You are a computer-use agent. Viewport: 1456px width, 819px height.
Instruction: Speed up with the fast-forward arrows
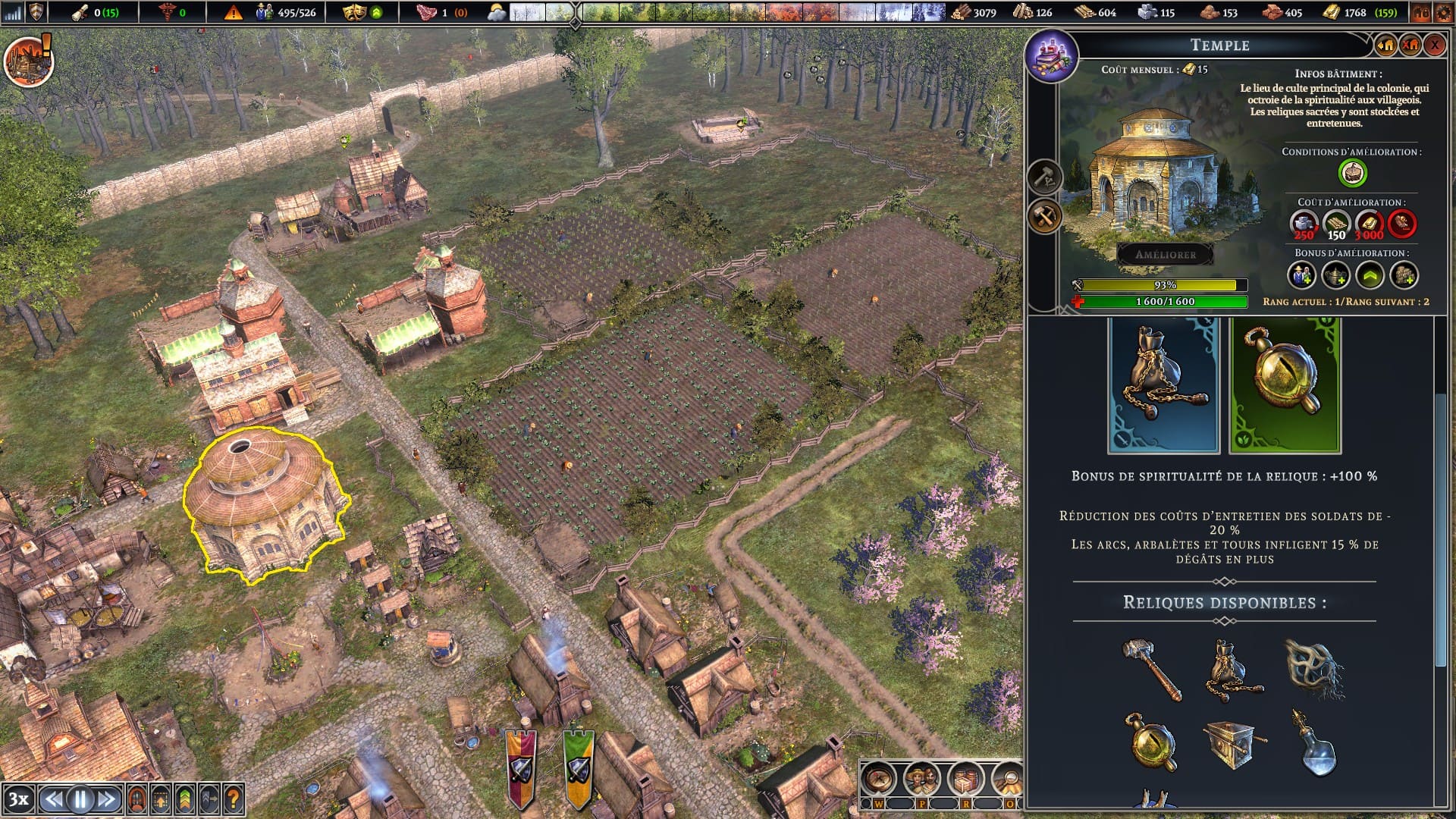coord(107,799)
